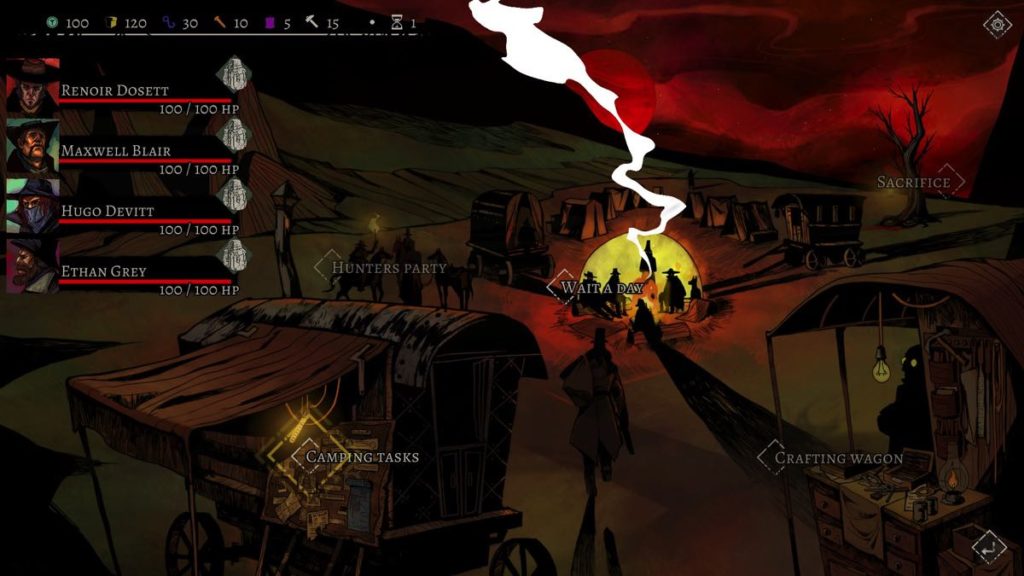Image resolution: width=1024 pixels, height=576 pixels.
Task: Select the Hunters party option
Action: 388,268
